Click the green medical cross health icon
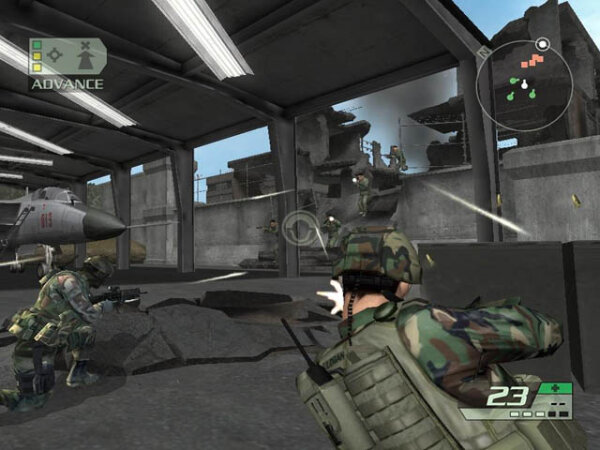600x450 pixels. click(x=553, y=388)
